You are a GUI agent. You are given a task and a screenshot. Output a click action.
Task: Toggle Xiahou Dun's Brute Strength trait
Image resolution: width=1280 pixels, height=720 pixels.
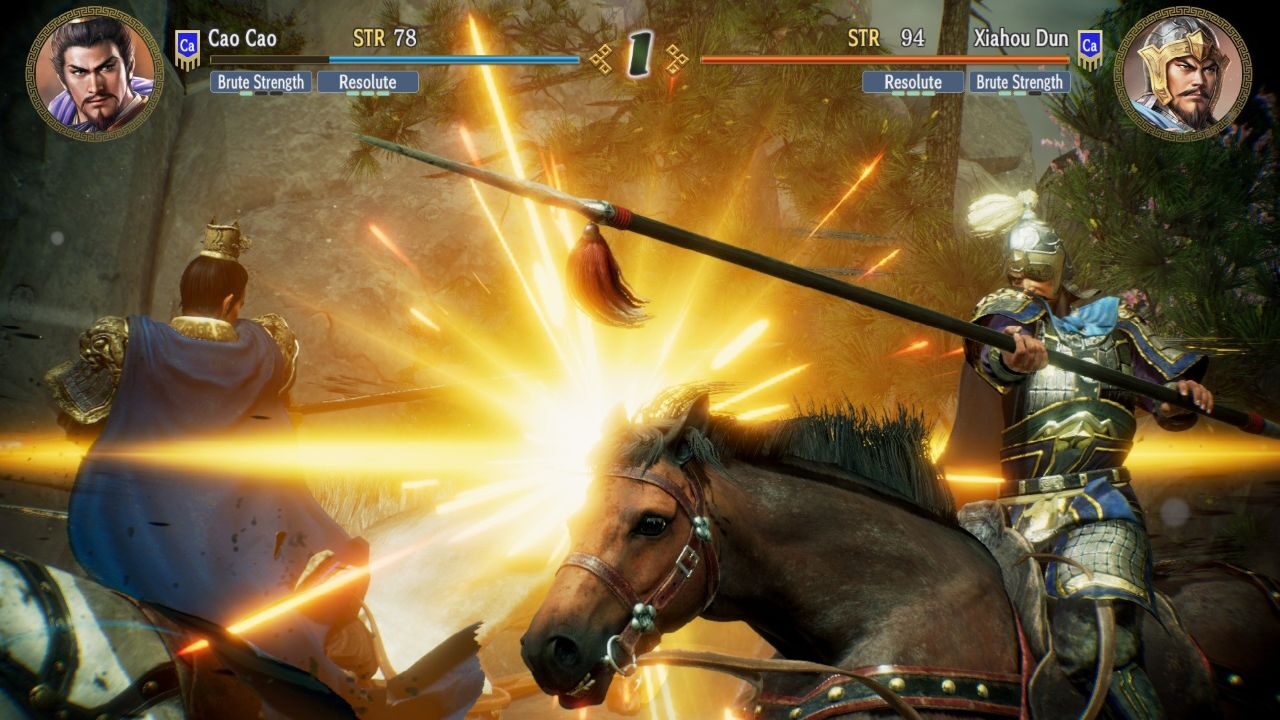tap(1018, 82)
